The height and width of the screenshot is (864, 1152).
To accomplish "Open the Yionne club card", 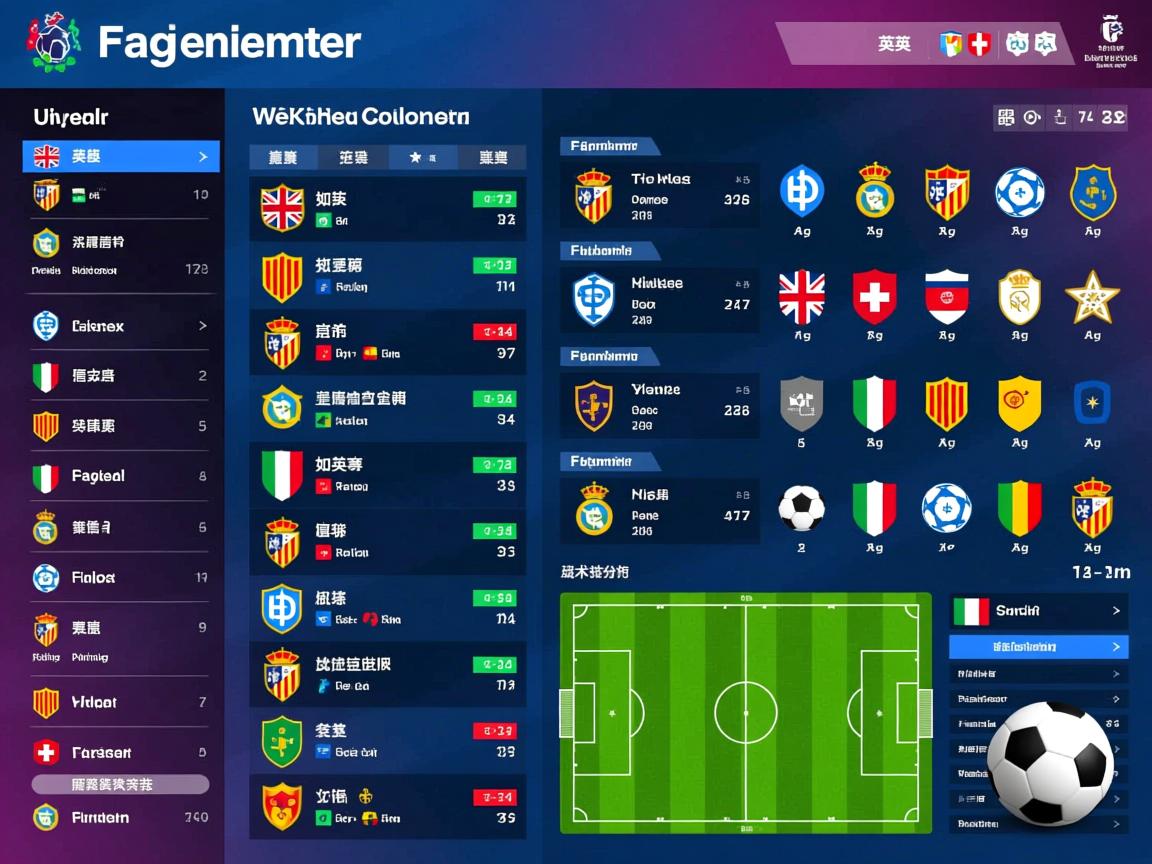I will click(x=659, y=406).
